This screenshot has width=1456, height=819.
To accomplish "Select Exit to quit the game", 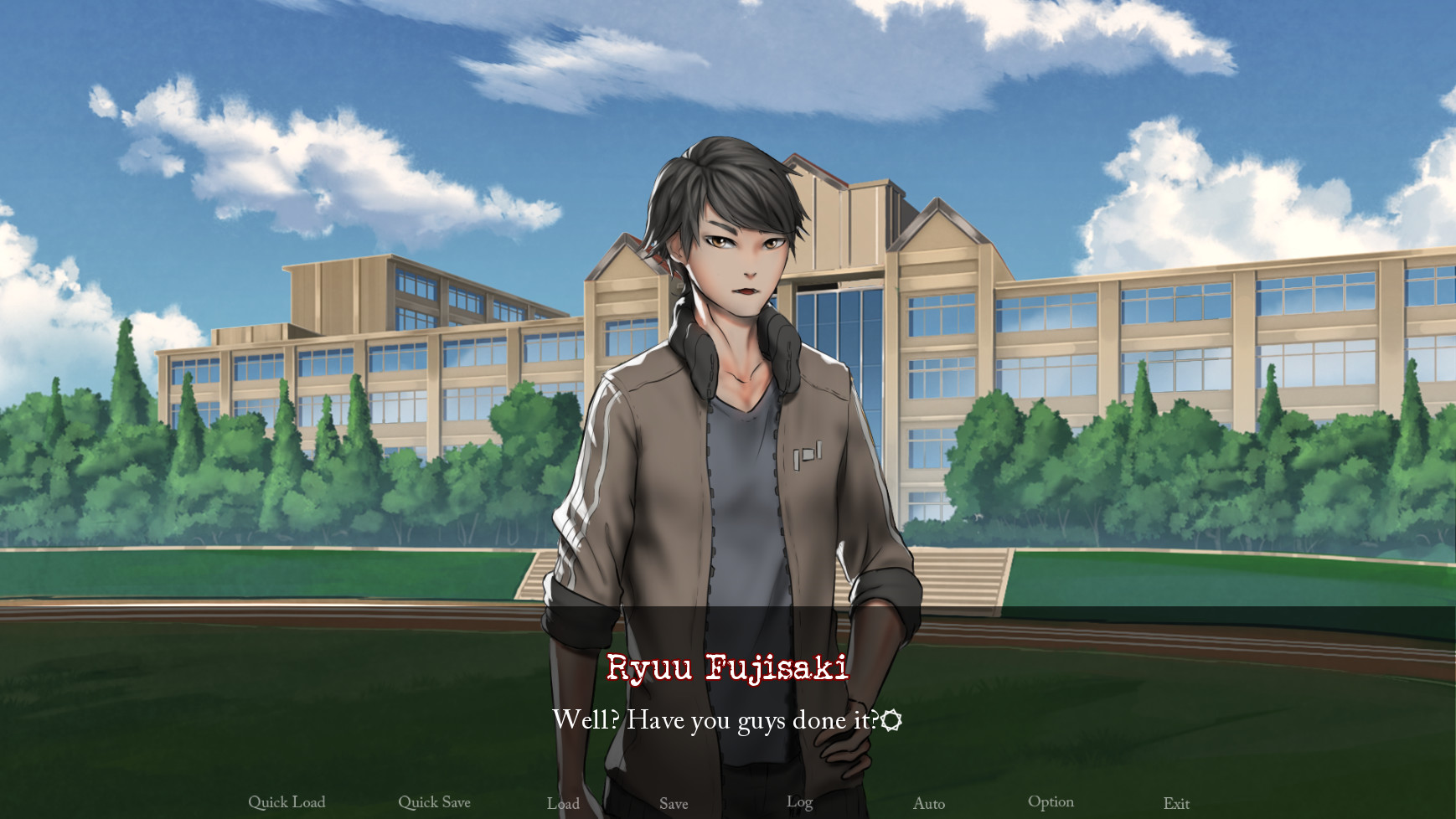I will tap(1176, 801).
